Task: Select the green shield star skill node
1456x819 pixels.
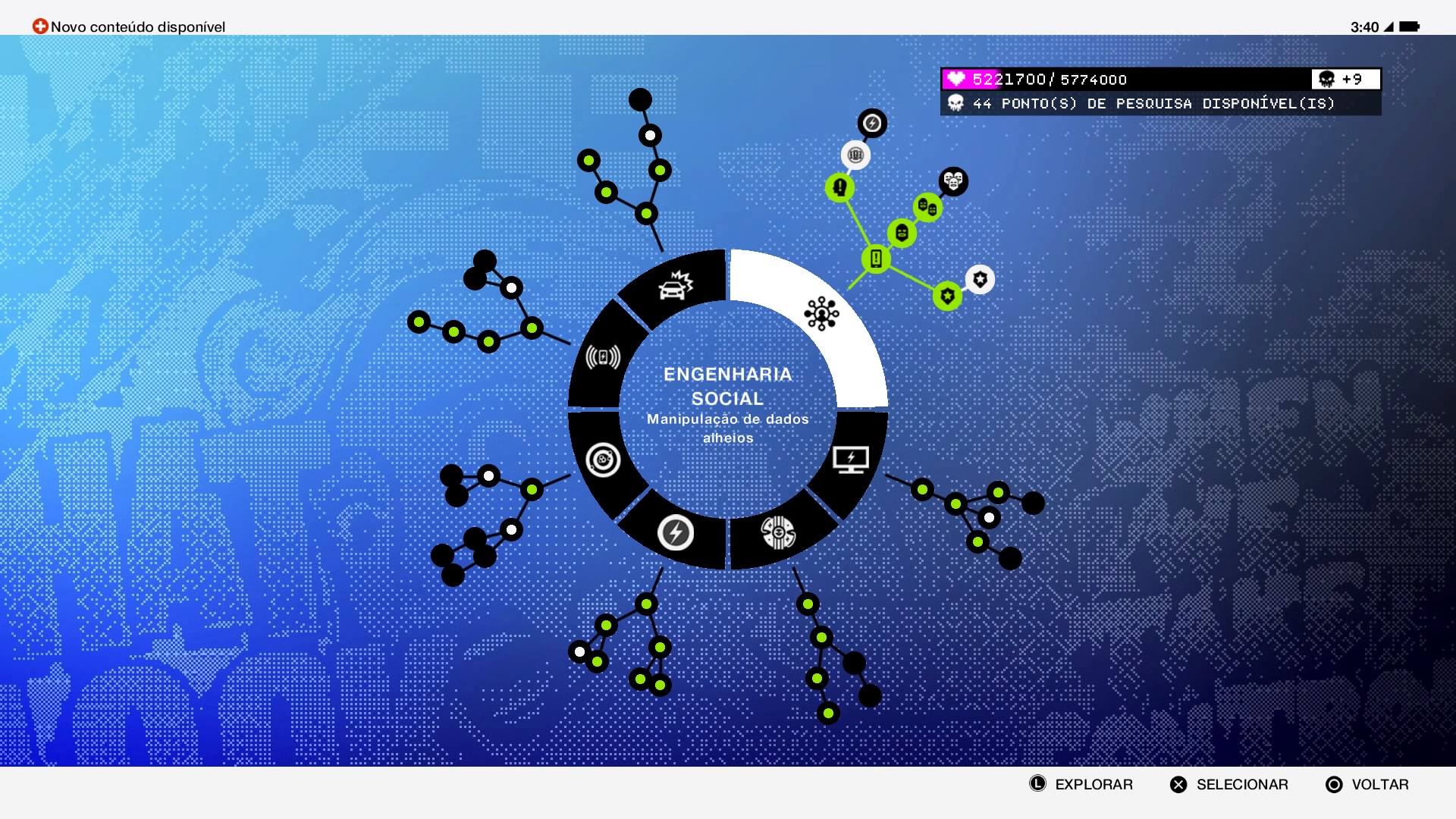Action: [x=946, y=297]
